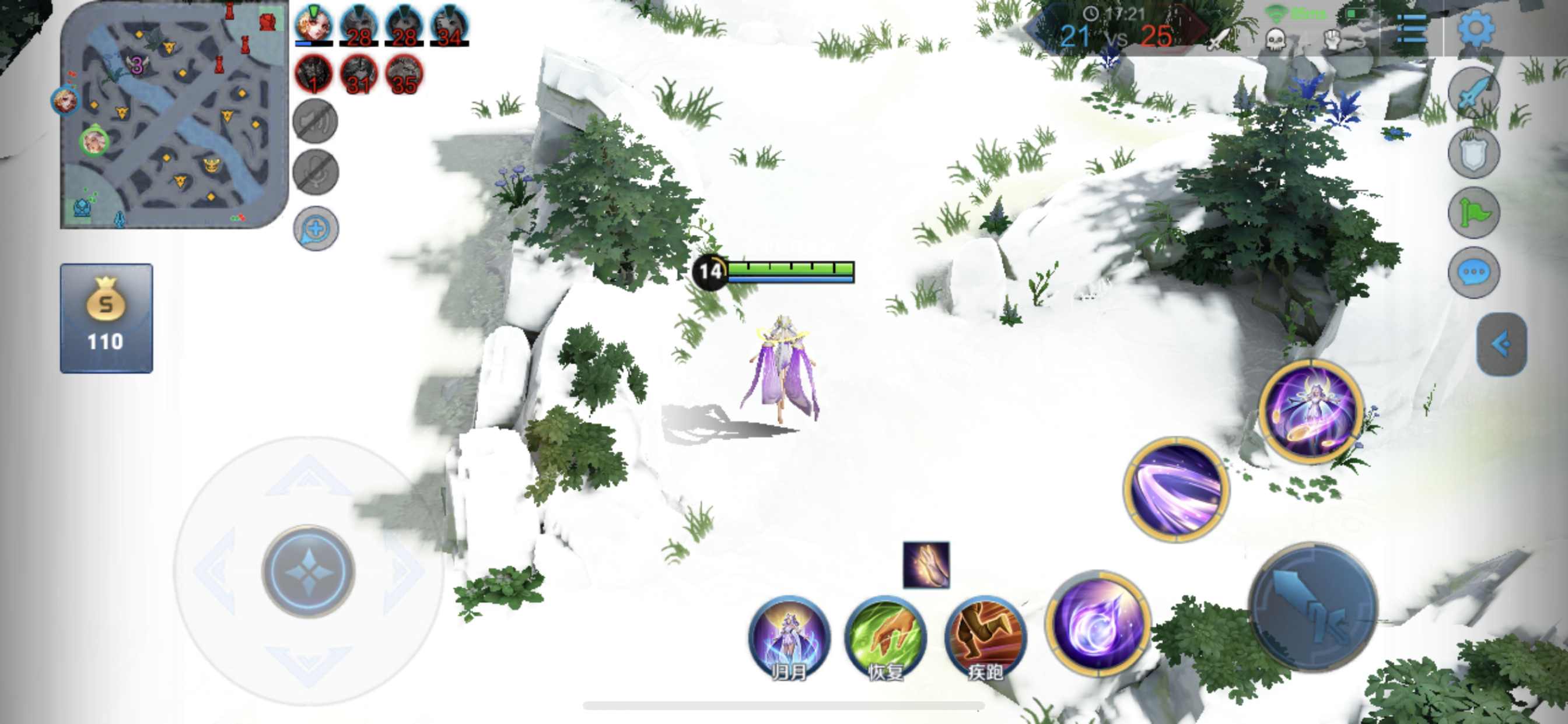This screenshot has height=724, width=1568.
Task: Send the sword attack signal
Action: [1473, 93]
